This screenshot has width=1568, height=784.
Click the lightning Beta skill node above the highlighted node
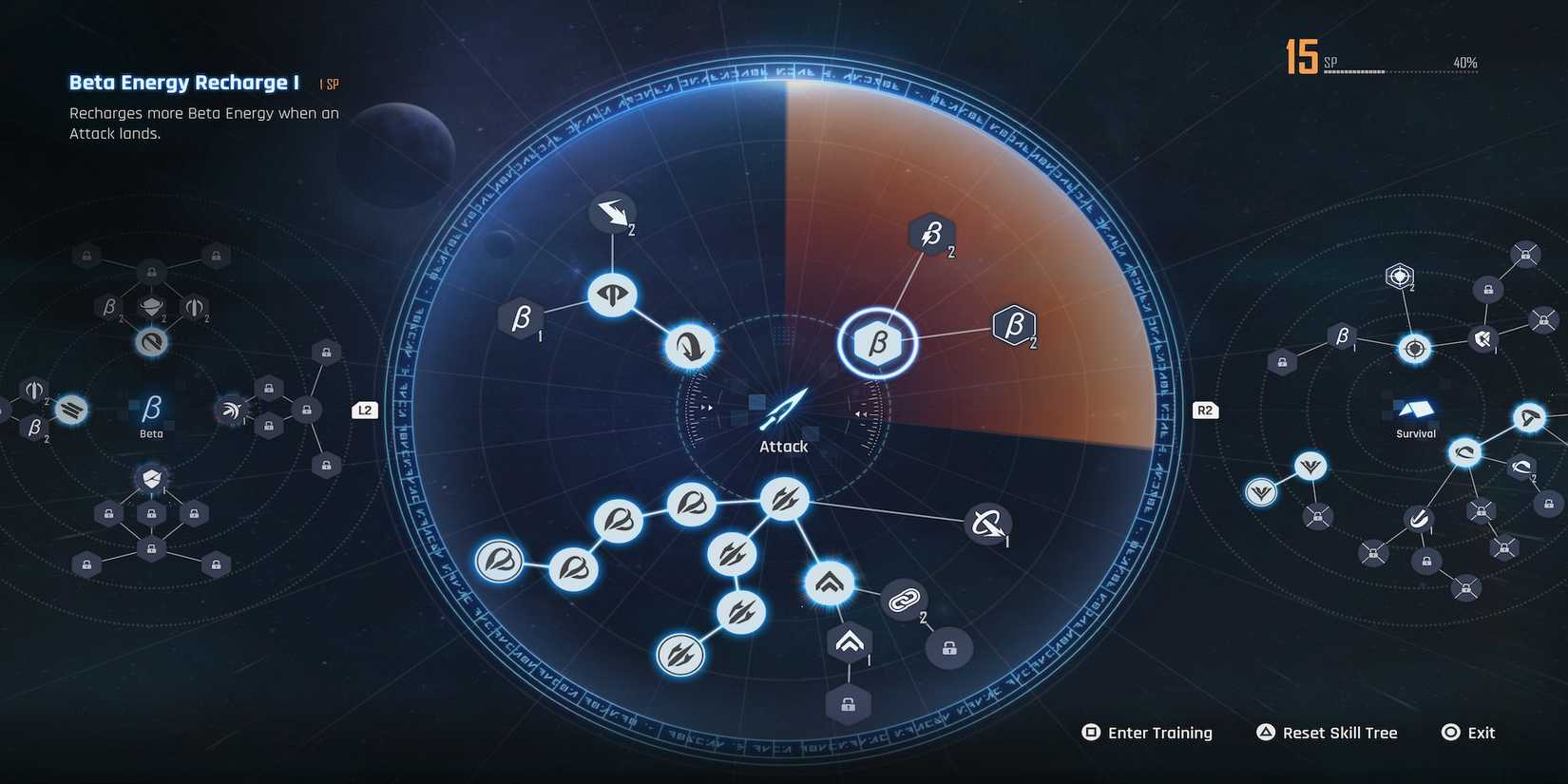click(x=932, y=235)
